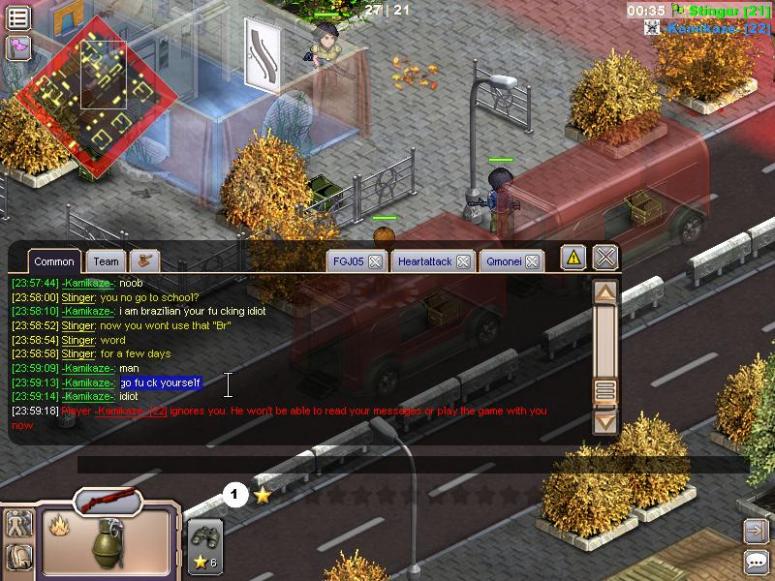
Task: Open the main menu list button
Action: pos(18,17)
